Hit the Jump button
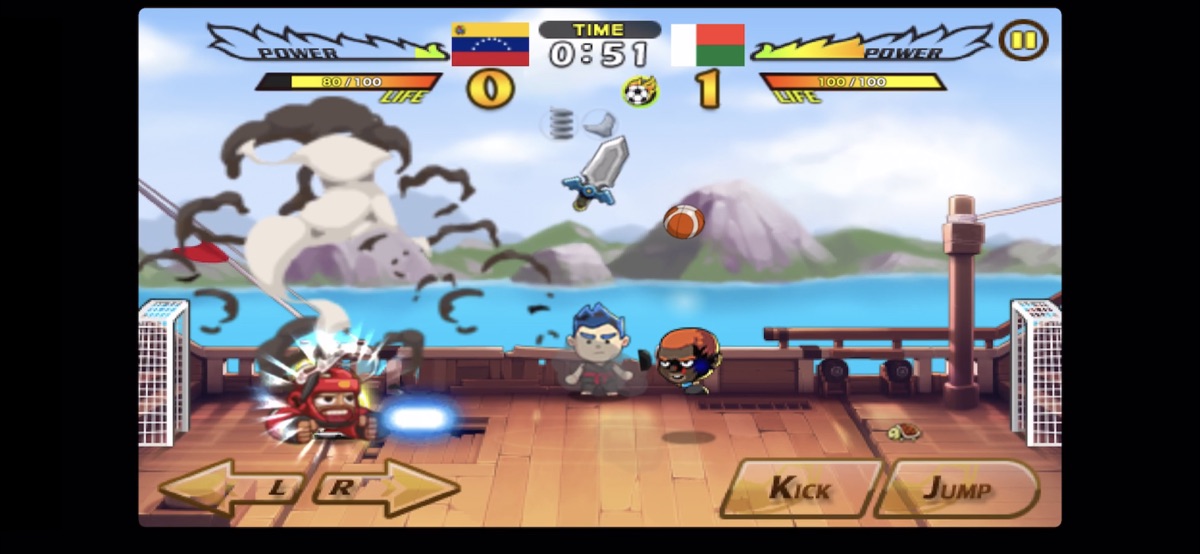The height and width of the screenshot is (554, 1200). (955, 488)
